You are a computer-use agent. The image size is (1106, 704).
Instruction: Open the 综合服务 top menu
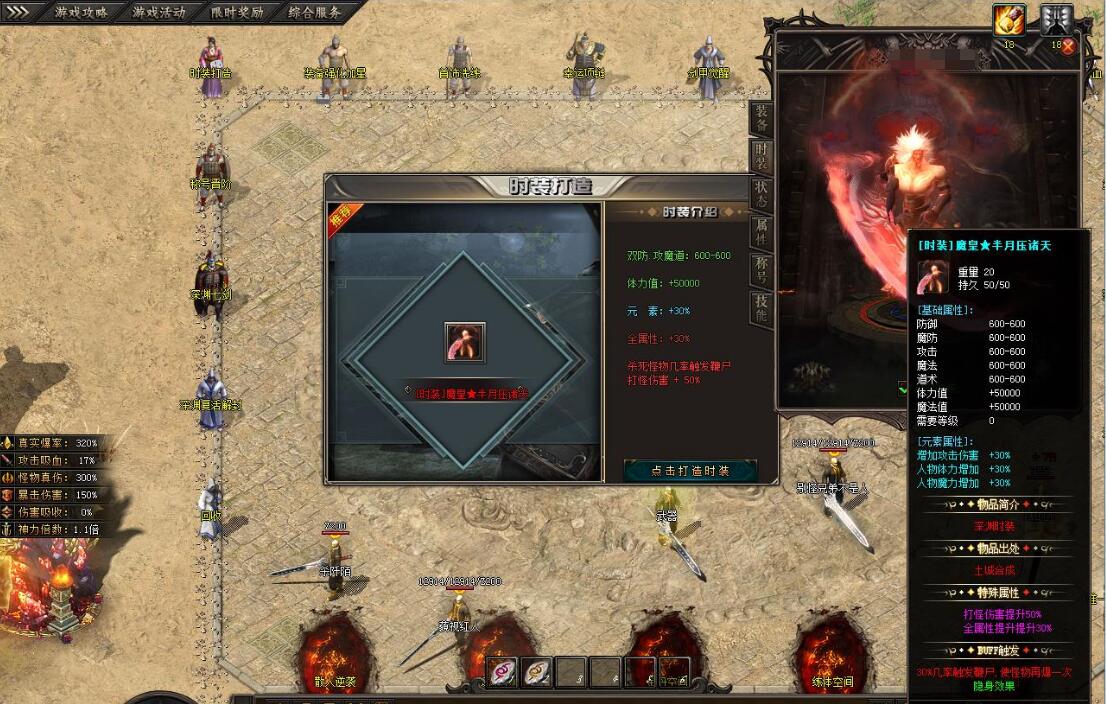click(x=314, y=13)
